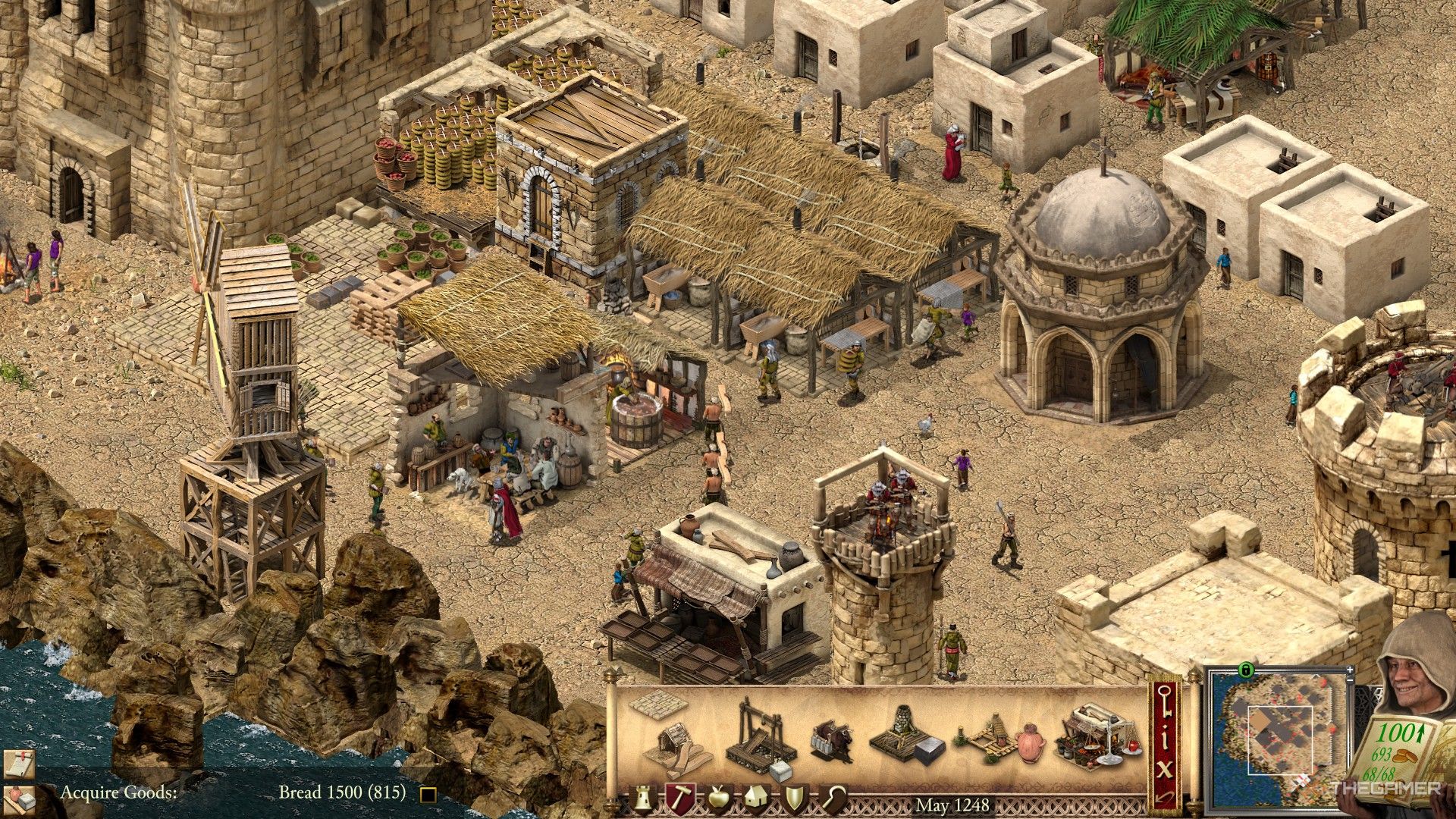Activate the X delete building tool
Screen dimensions: 1456x819
[x=1164, y=770]
